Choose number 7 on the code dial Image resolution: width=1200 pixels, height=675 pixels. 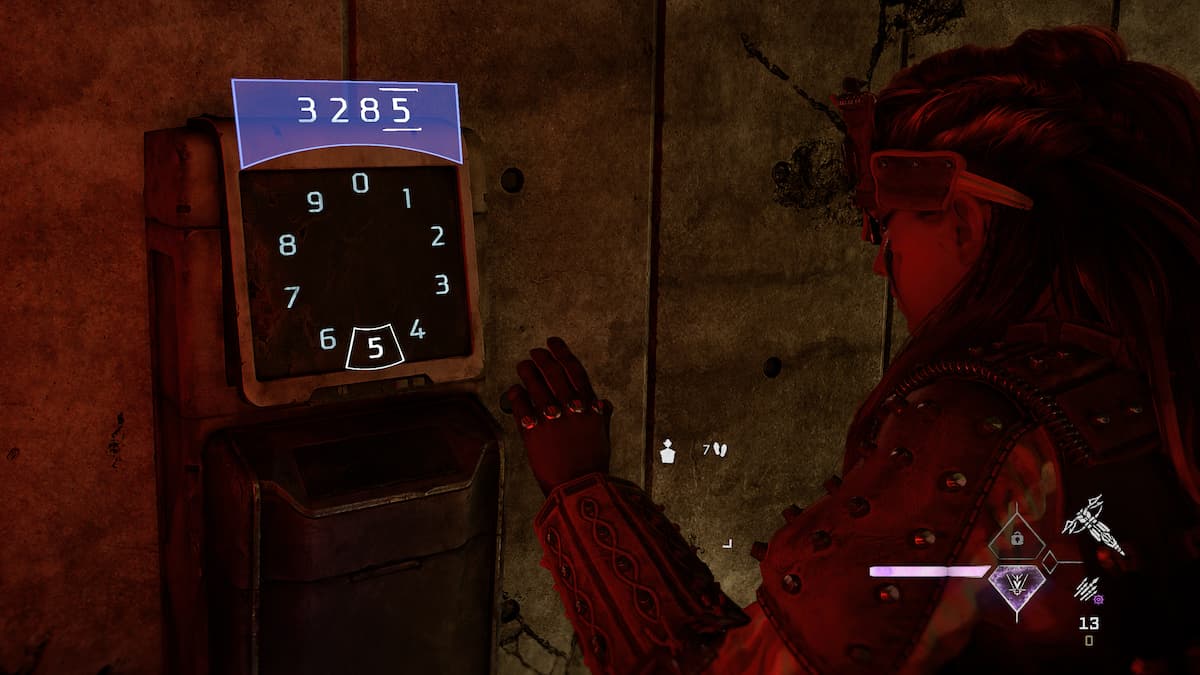[x=292, y=297]
